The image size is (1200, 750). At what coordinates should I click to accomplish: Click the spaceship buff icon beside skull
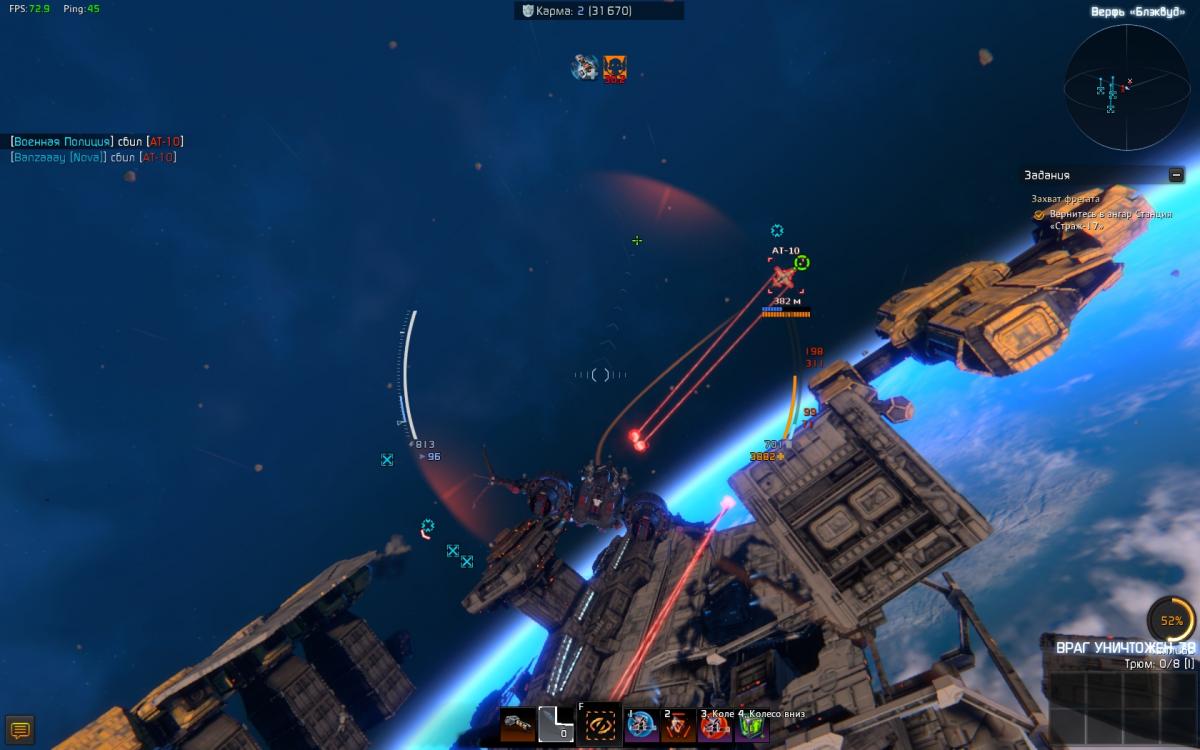click(x=585, y=68)
